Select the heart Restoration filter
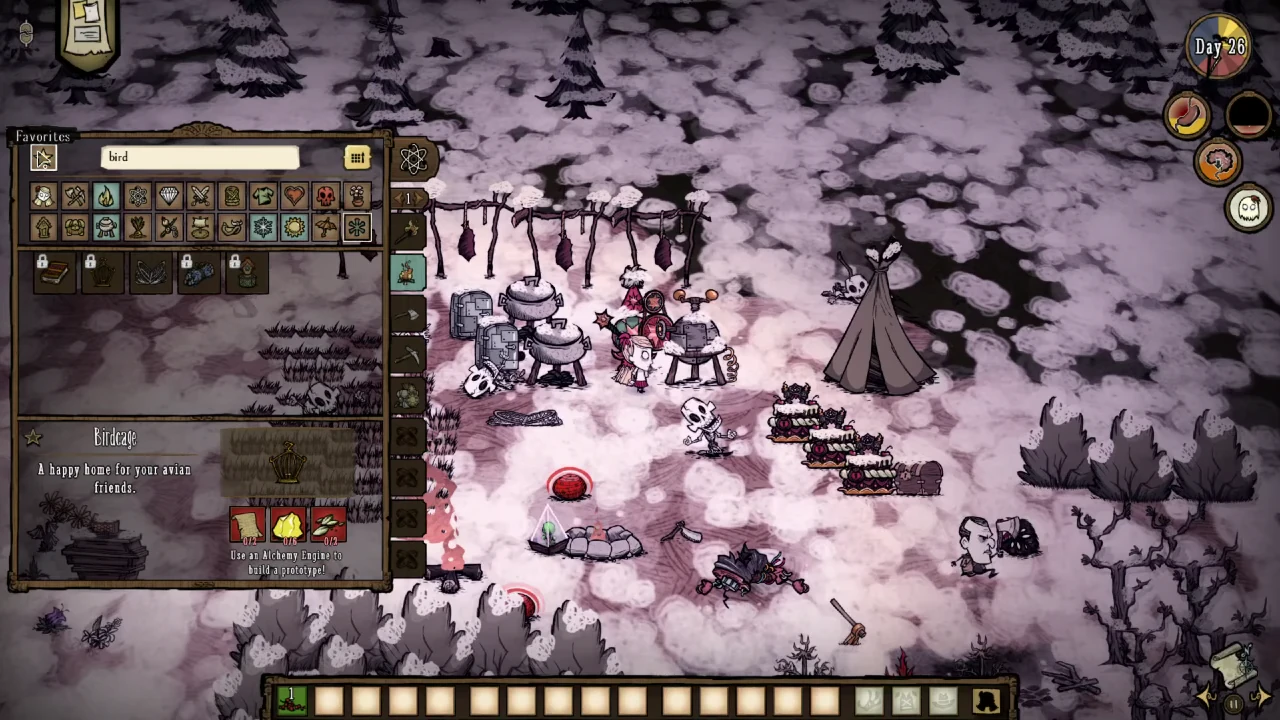Screen dimensions: 1280x720 click(294, 196)
